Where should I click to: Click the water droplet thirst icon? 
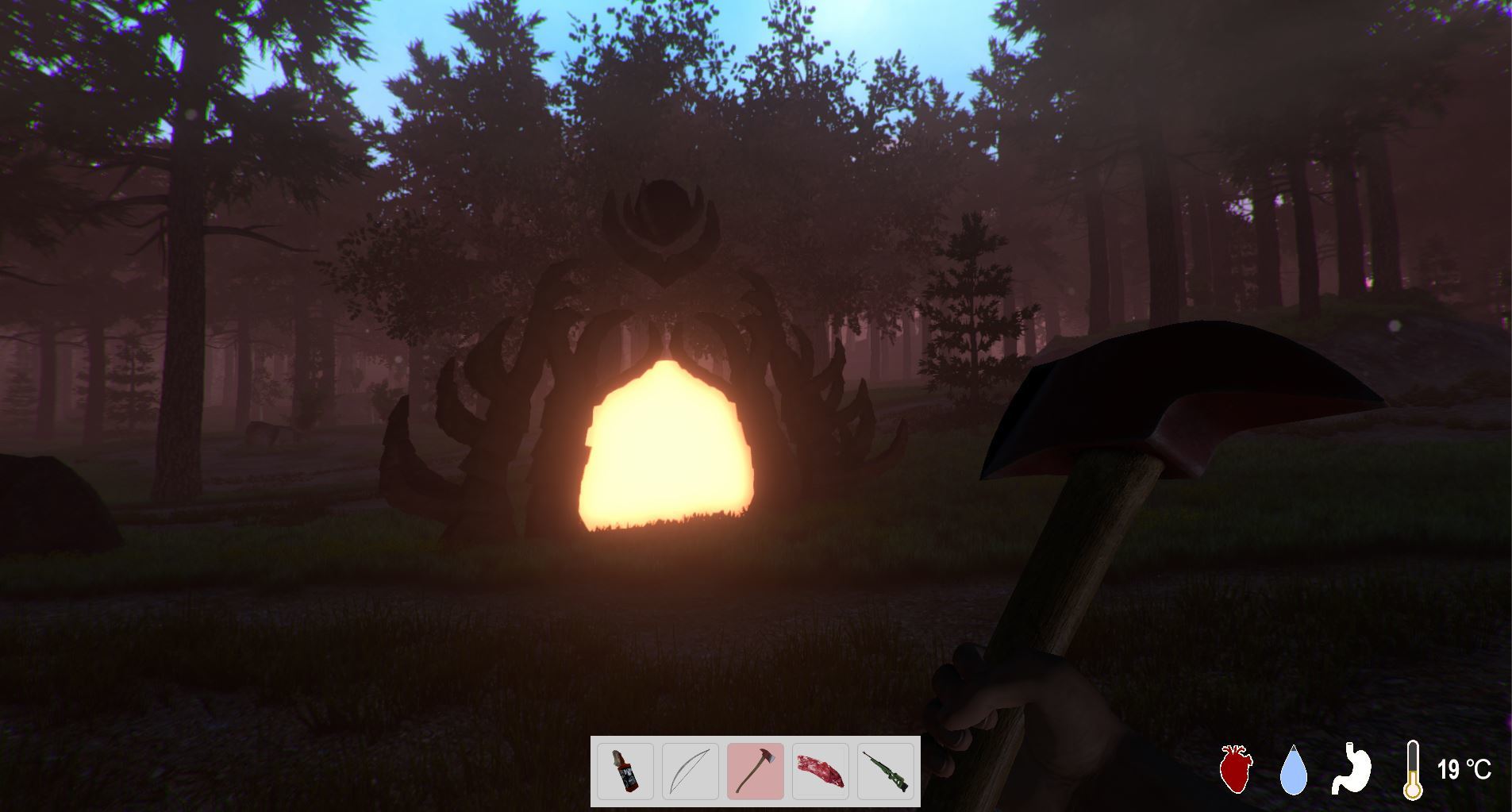(1295, 771)
